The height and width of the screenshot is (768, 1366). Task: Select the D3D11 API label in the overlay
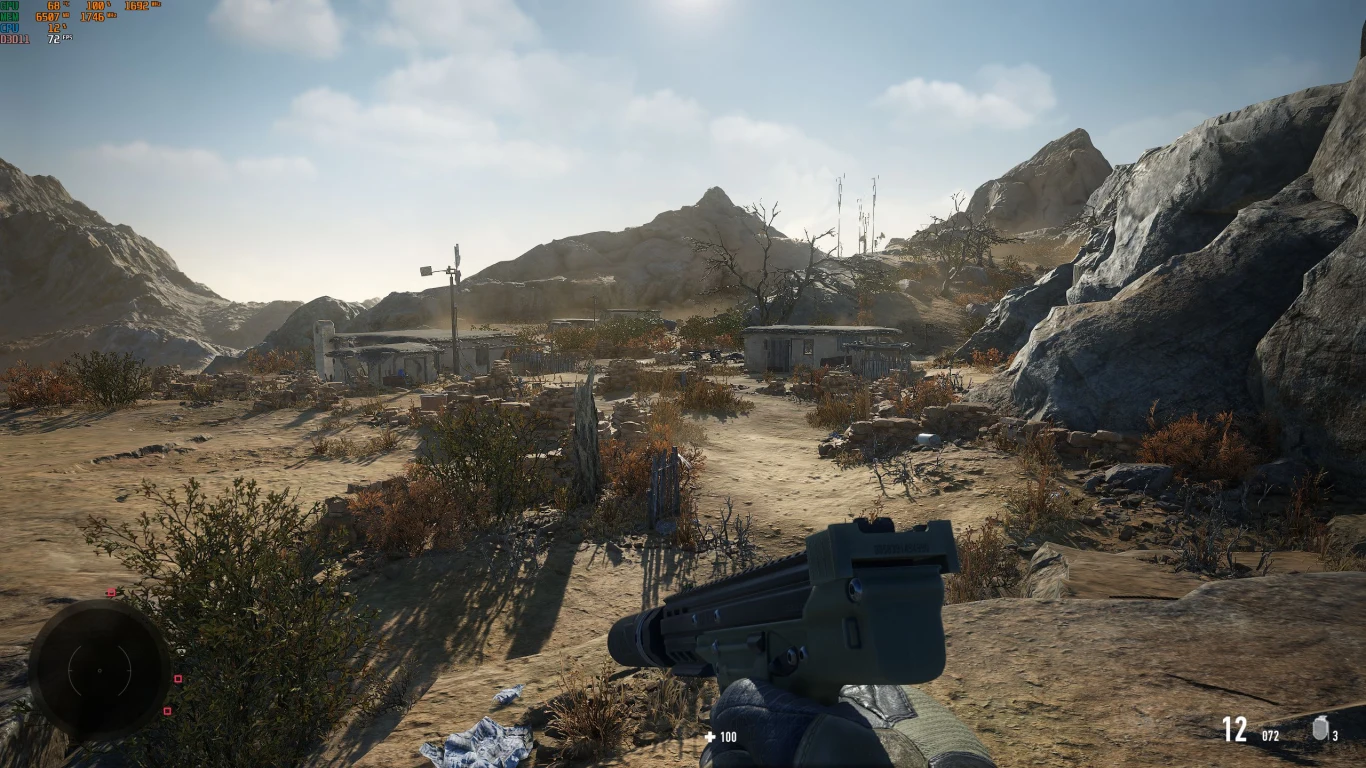click(15, 37)
